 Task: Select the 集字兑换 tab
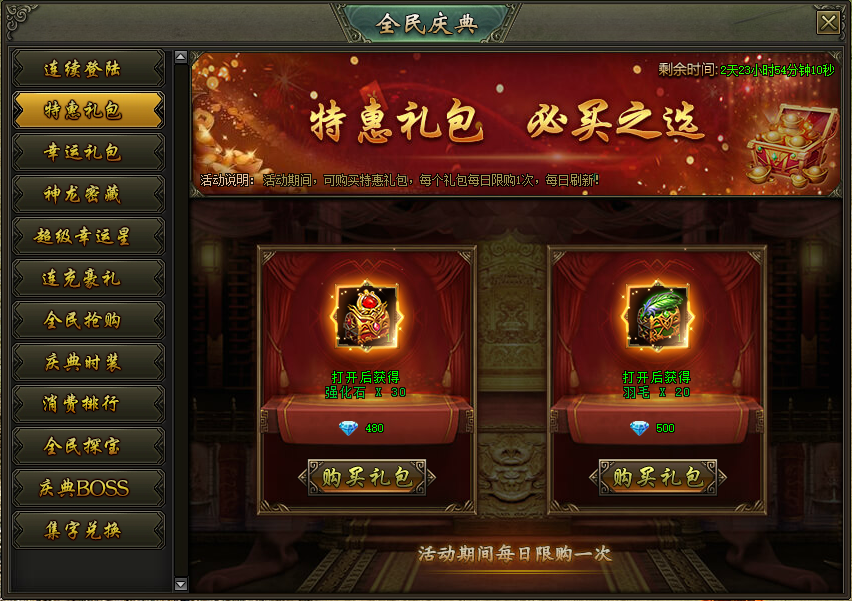click(88, 530)
